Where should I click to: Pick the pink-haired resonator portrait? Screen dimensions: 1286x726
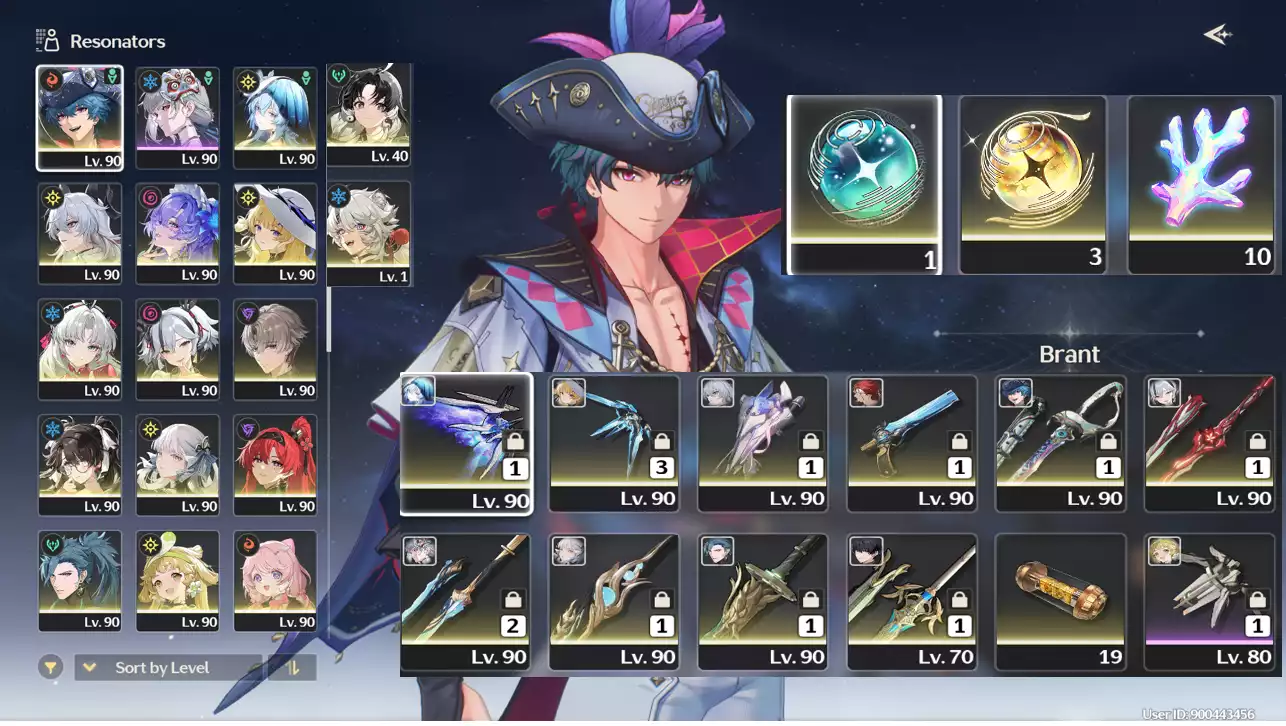click(275, 580)
